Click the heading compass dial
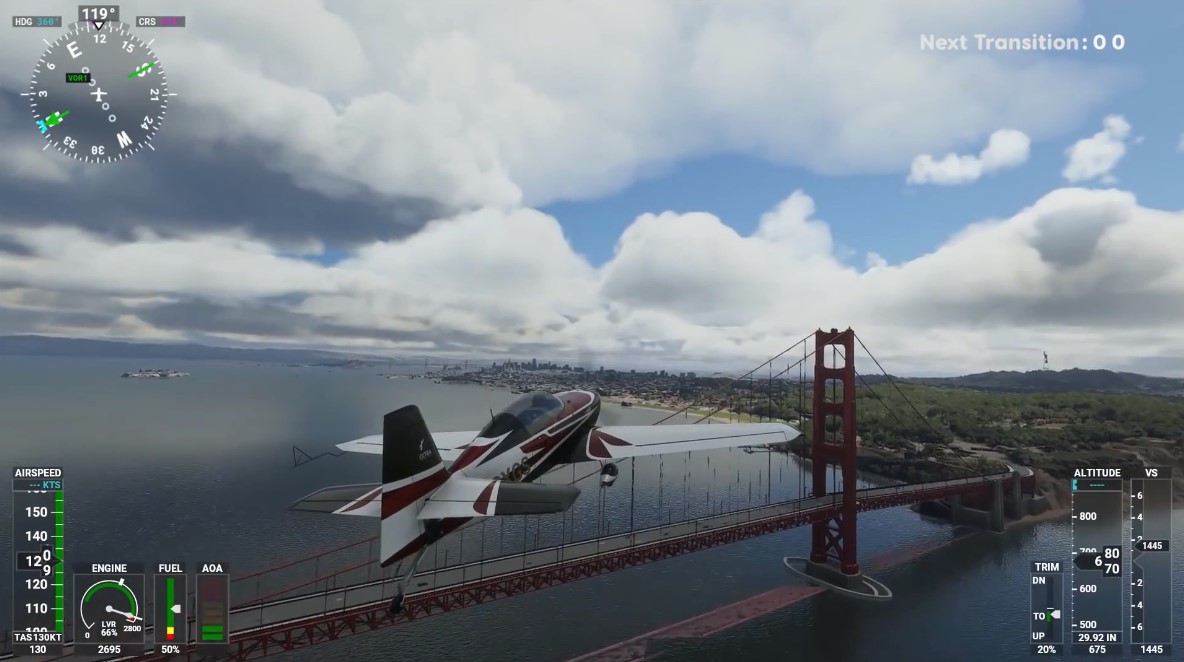 (98, 93)
